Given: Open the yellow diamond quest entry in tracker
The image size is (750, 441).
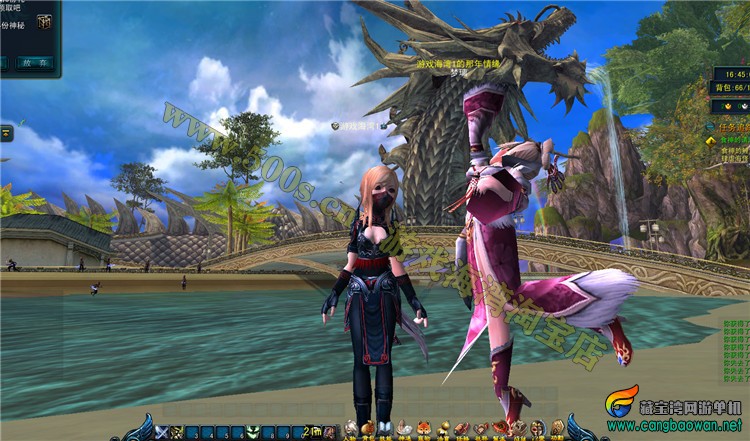Looking at the screenshot, I should pos(713,141).
